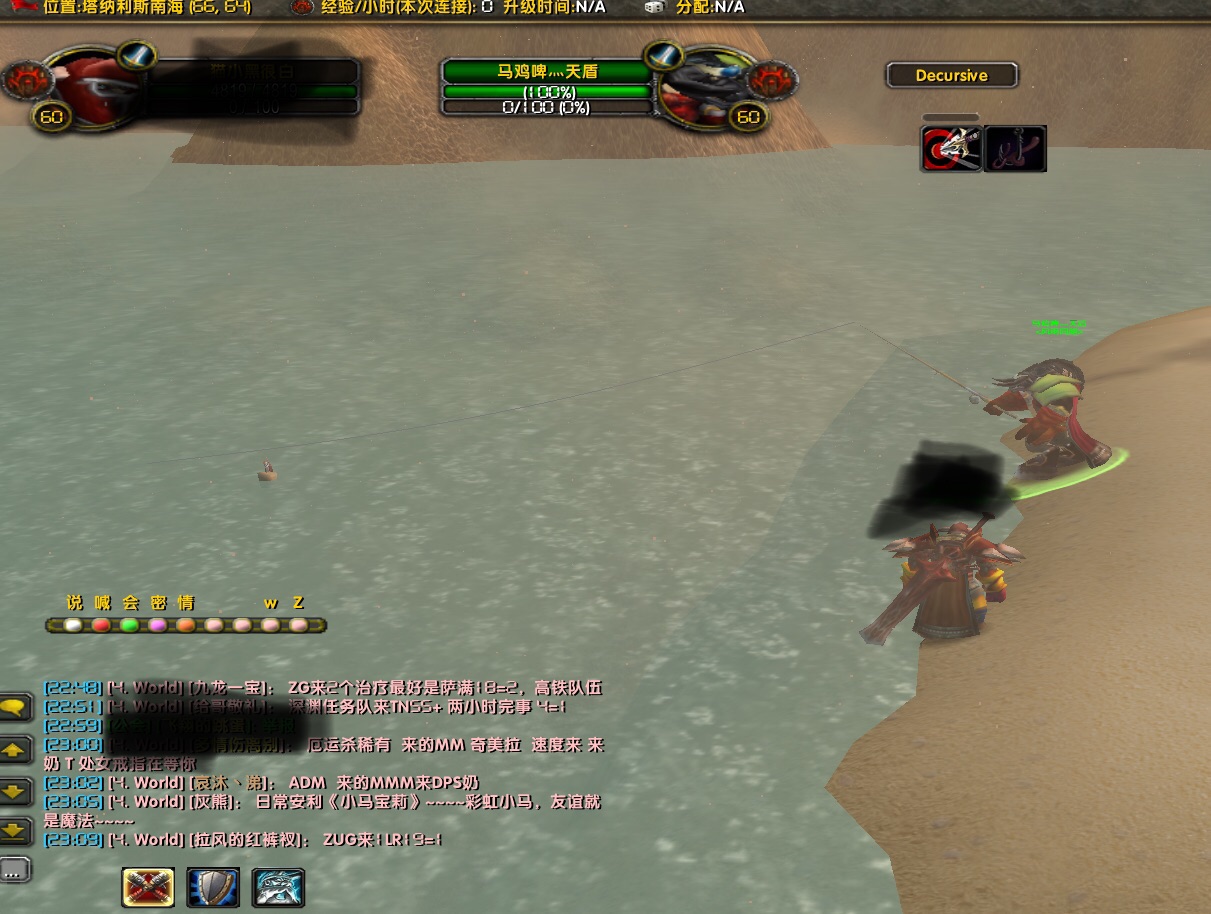
Task: Switch to the red 喊 (yell) channel button
Action: [102, 625]
